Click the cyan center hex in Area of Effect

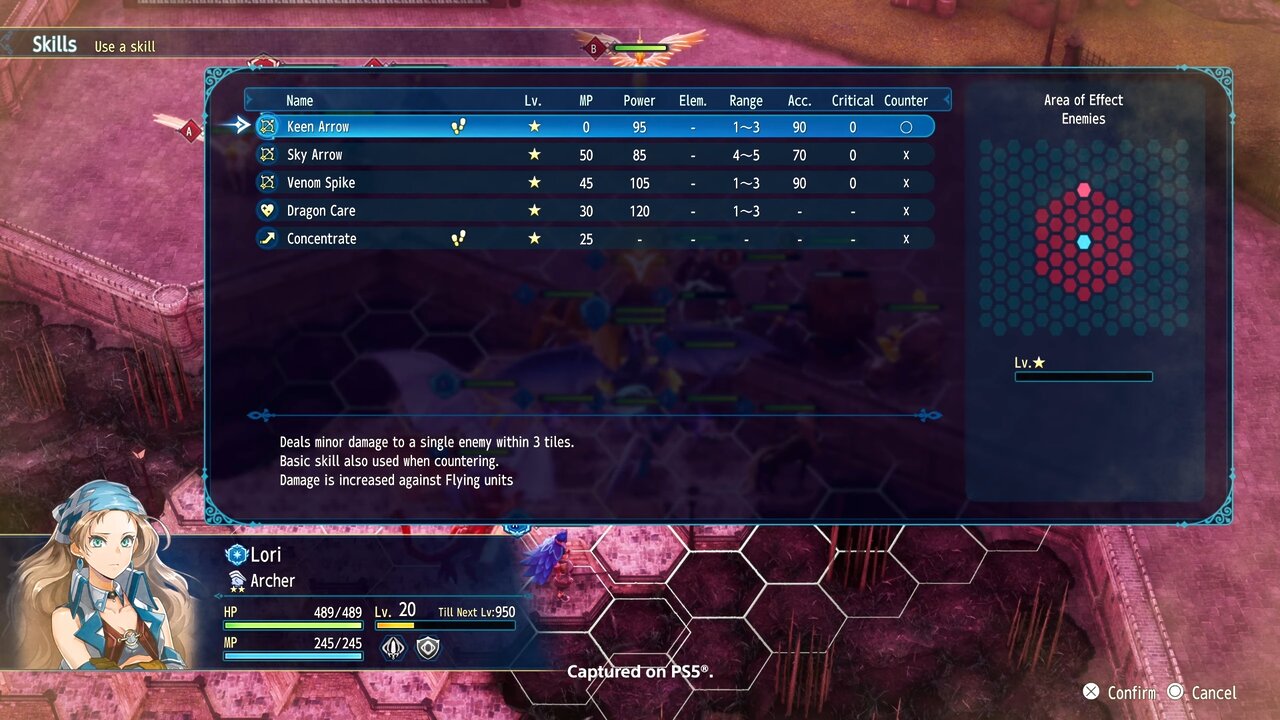coord(1084,242)
